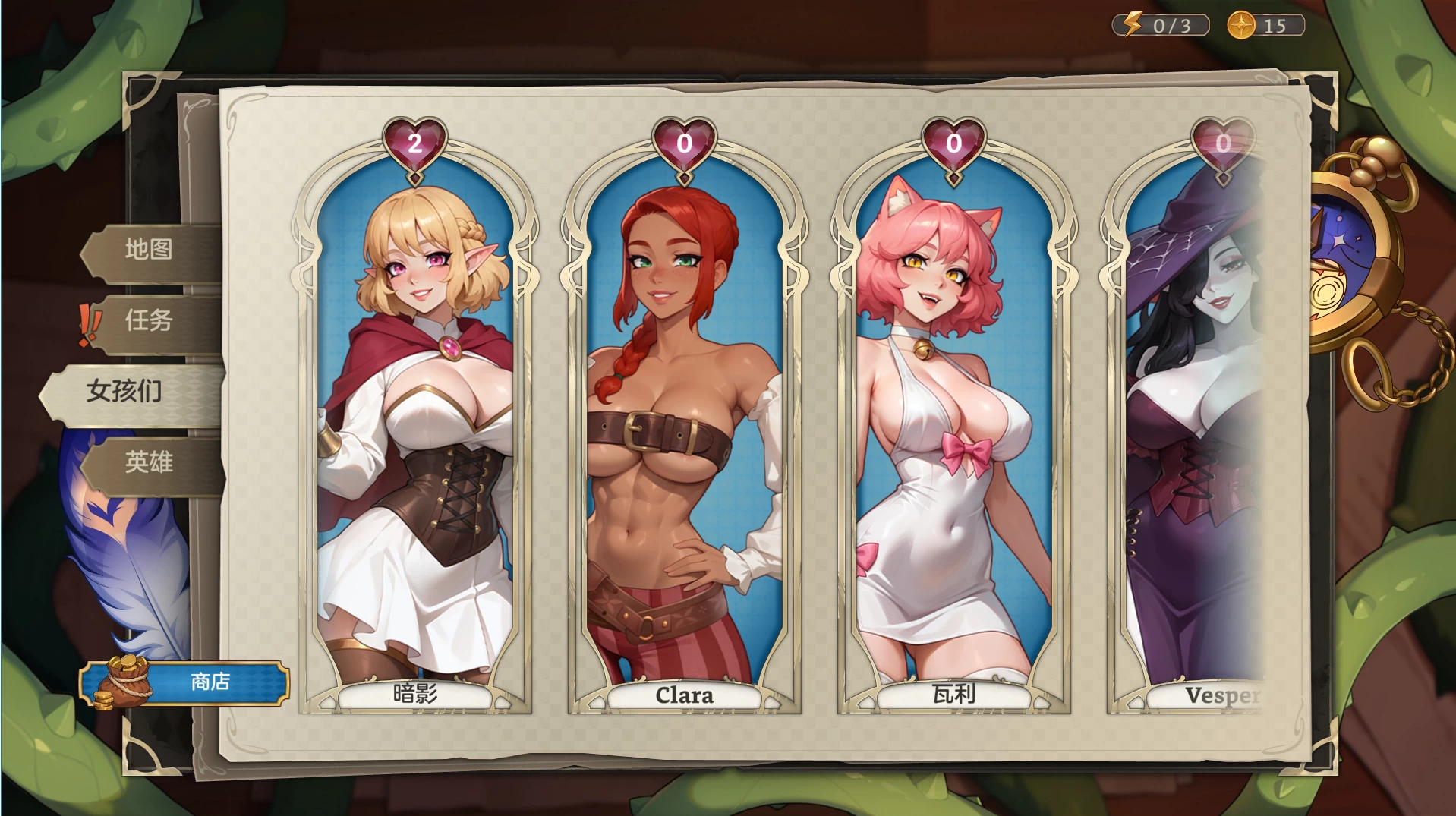1456x816 pixels.
Task: Click the lightning energy counter
Action: [1161, 26]
